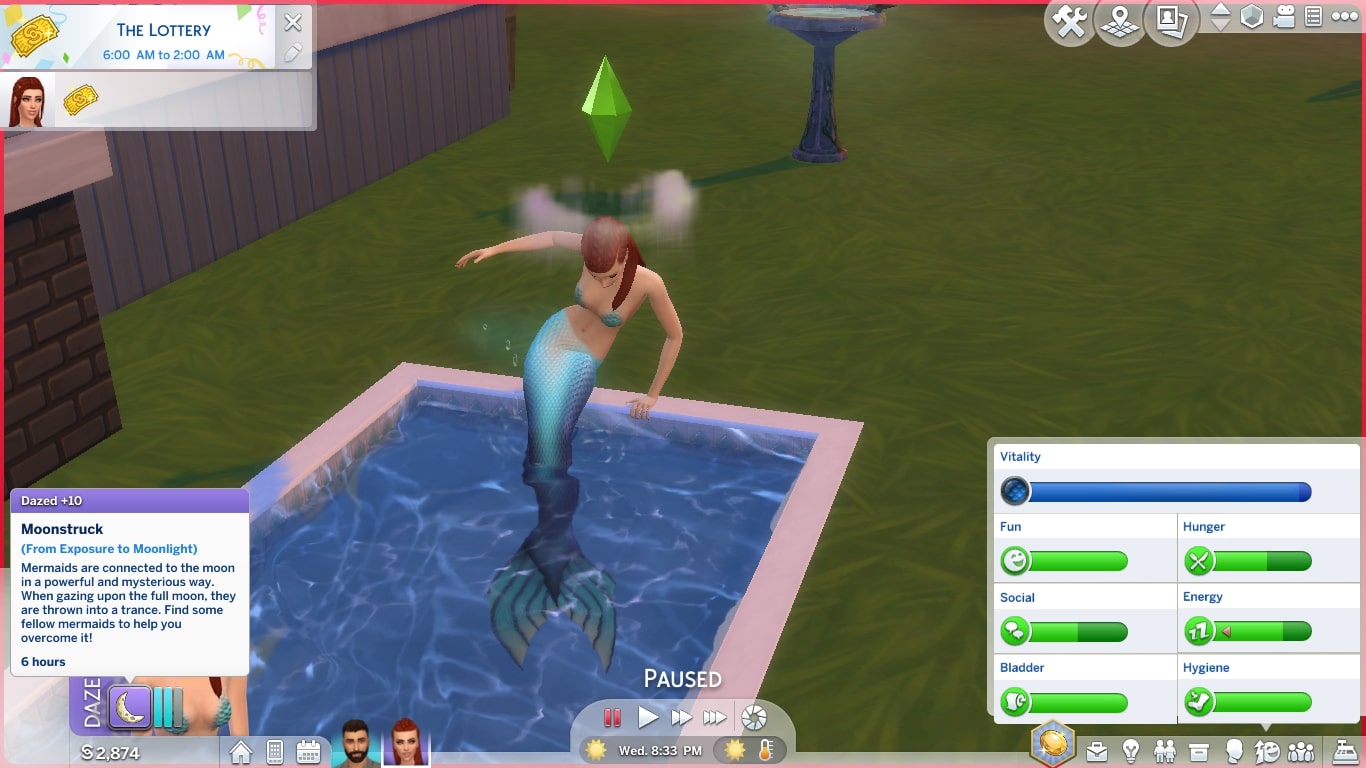Open the Gallery

(x=1170, y=22)
